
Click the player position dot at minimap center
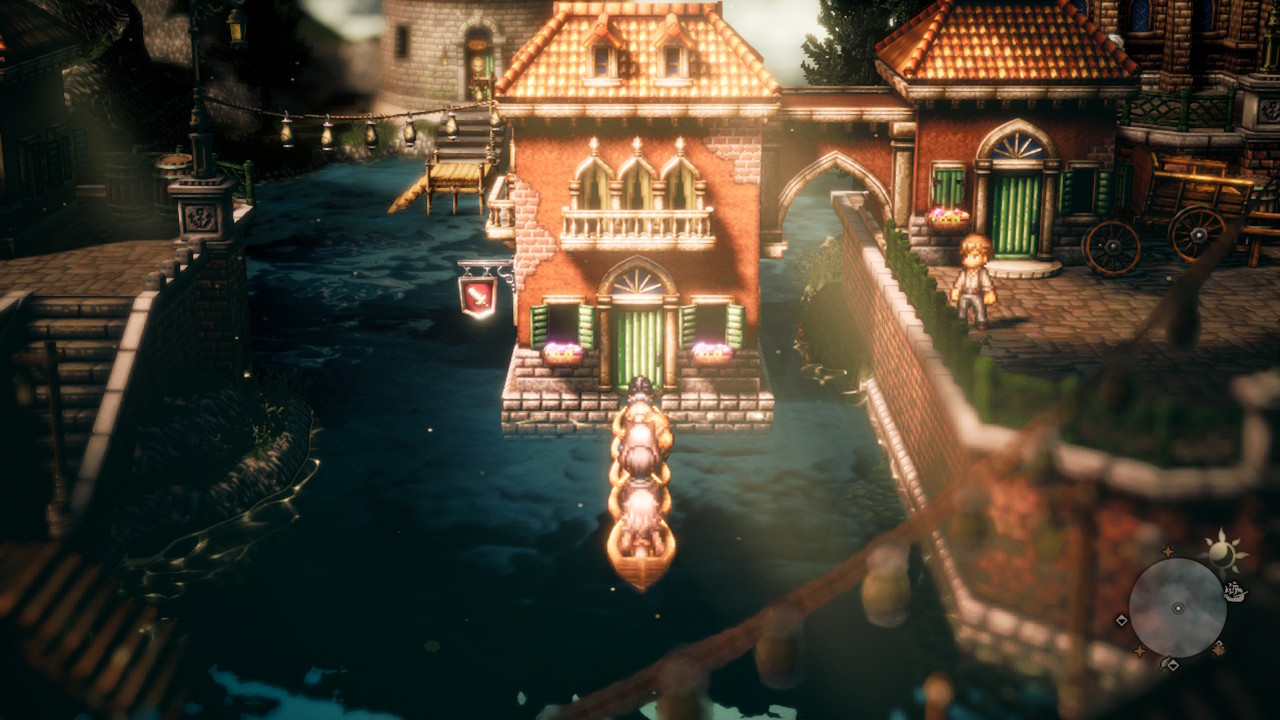click(x=1178, y=608)
